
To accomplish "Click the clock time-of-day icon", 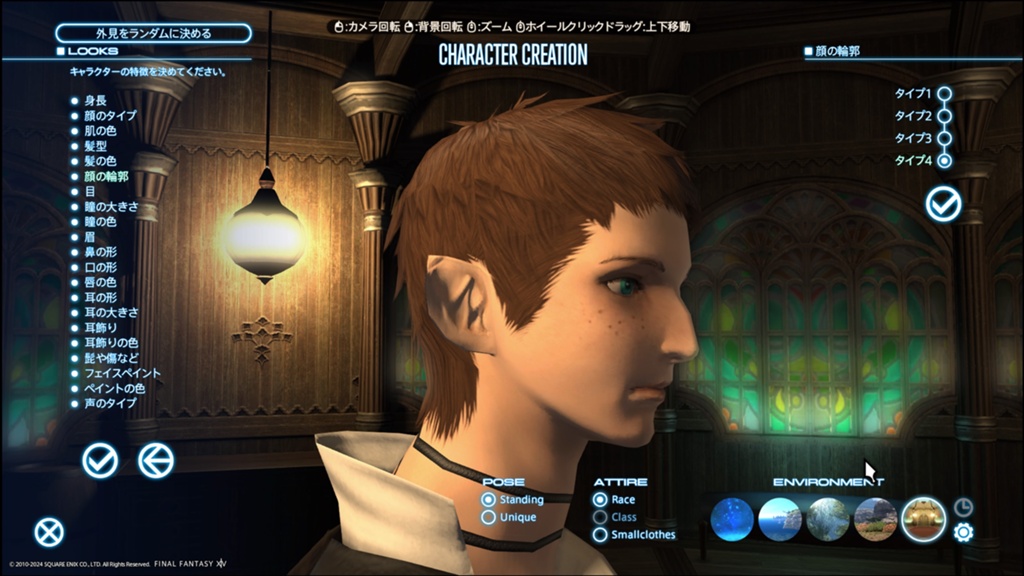I will pyautogui.click(x=963, y=507).
